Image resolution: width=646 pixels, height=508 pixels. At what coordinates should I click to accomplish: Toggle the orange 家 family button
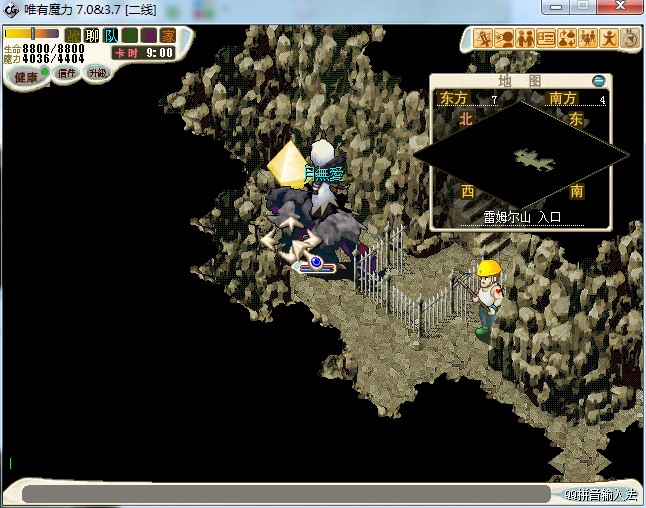tap(168, 36)
